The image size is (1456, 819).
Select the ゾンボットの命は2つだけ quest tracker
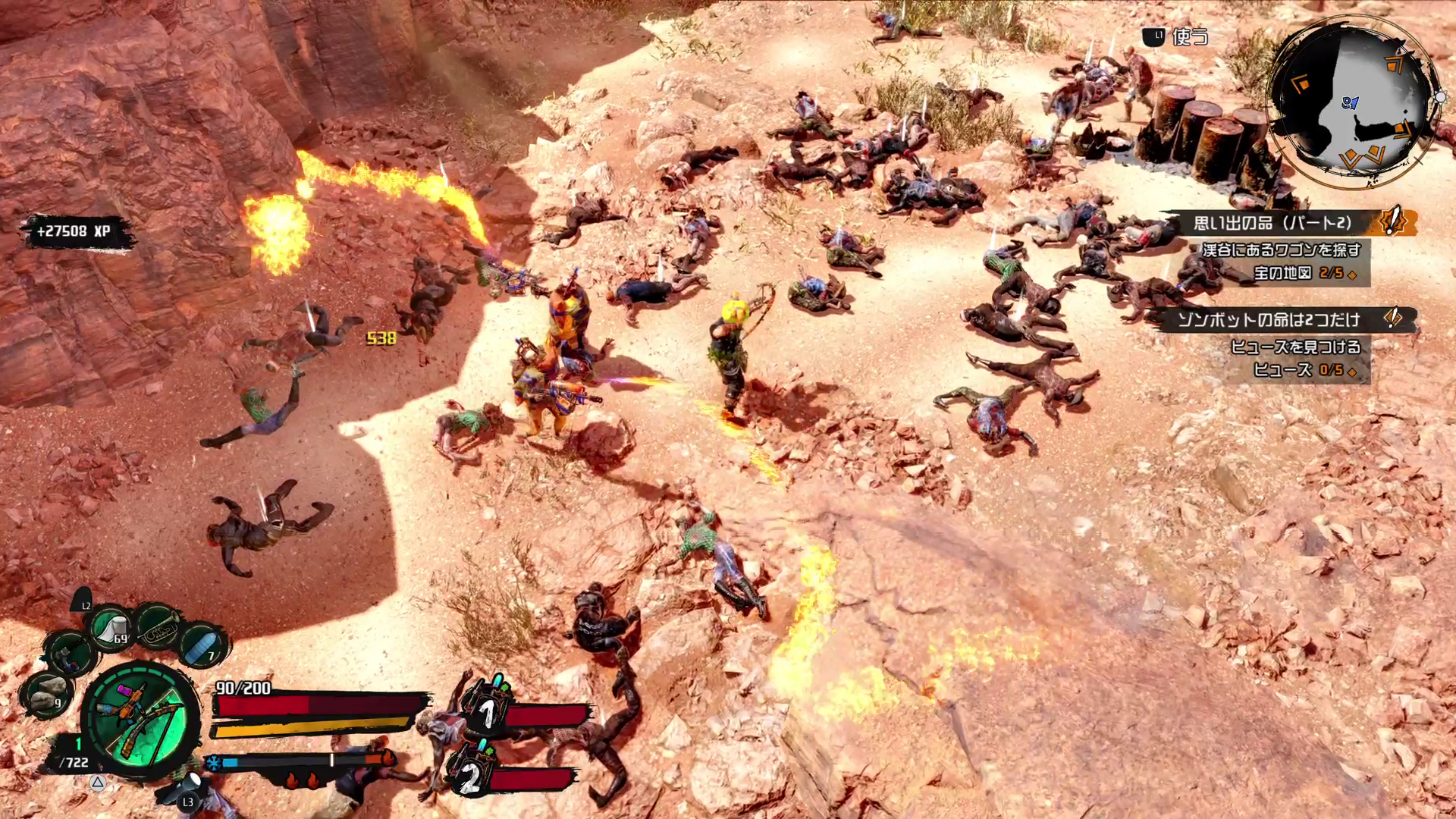[x=1280, y=319]
